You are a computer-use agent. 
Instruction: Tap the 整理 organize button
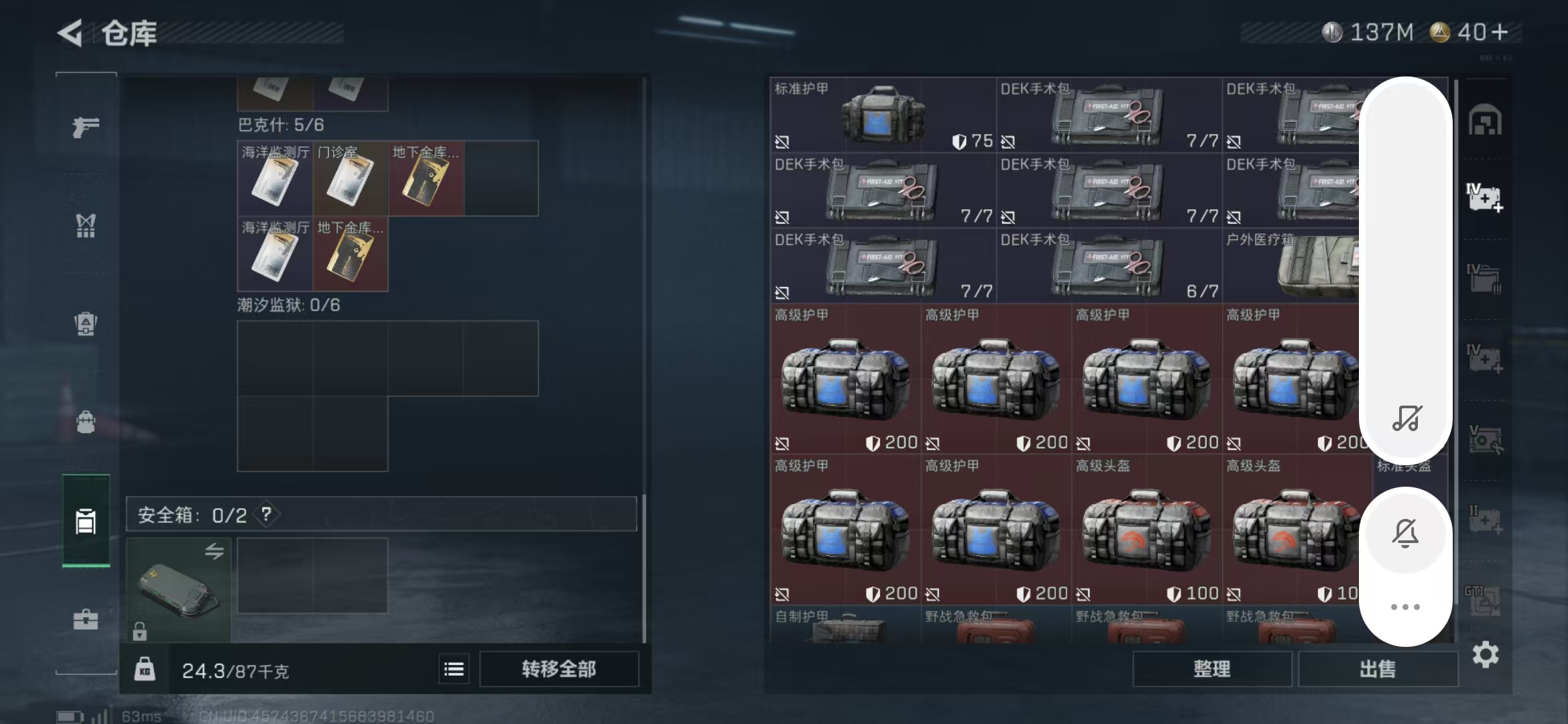pyautogui.click(x=1212, y=669)
